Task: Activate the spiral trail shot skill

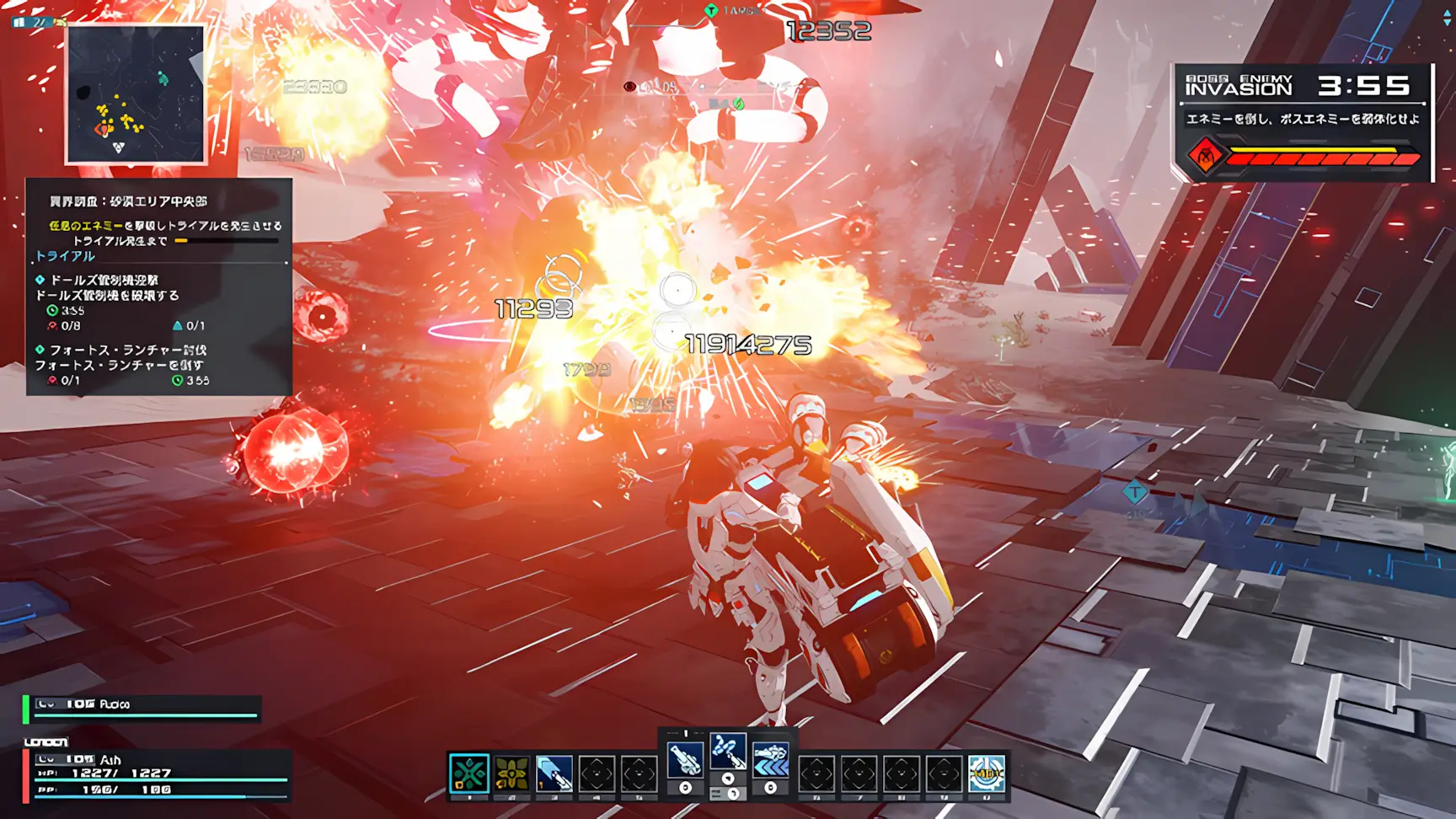Action: [727, 751]
